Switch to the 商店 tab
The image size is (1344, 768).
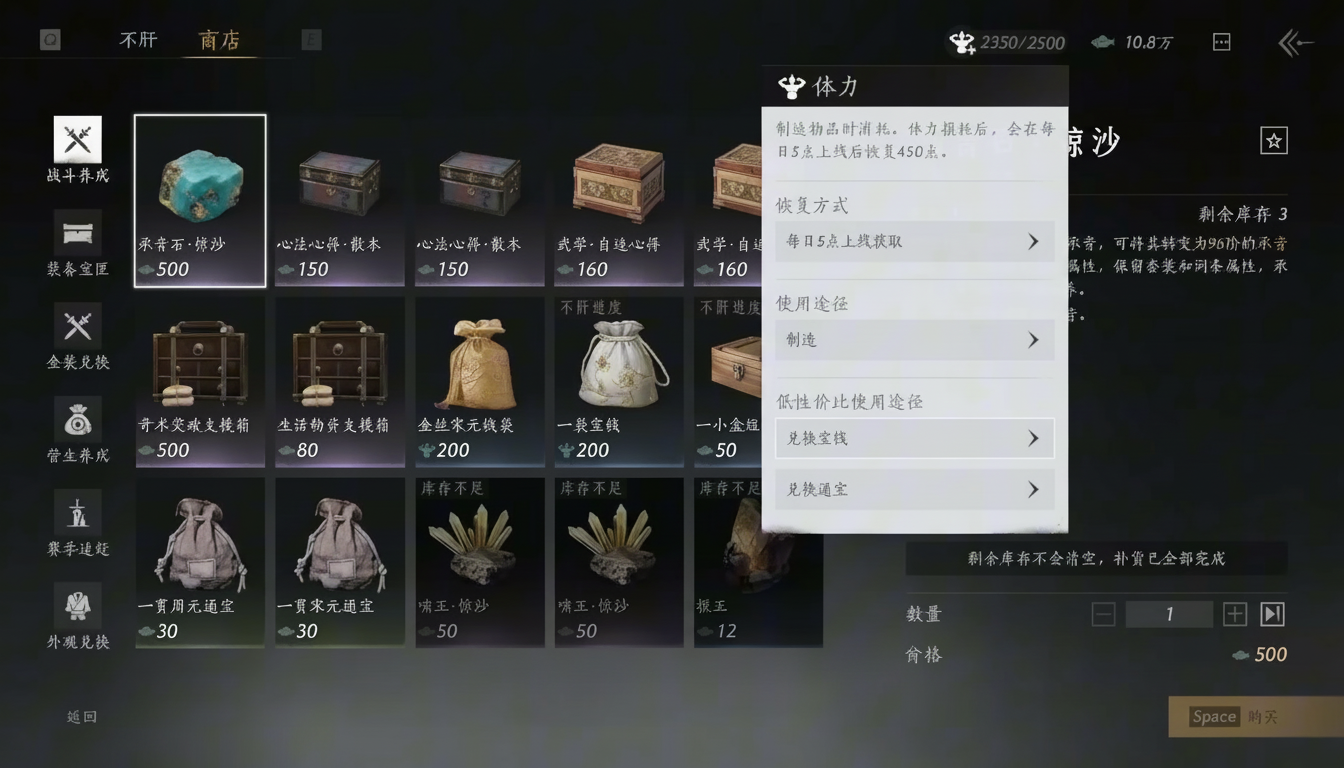pyautogui.click(x=219, y=40)
